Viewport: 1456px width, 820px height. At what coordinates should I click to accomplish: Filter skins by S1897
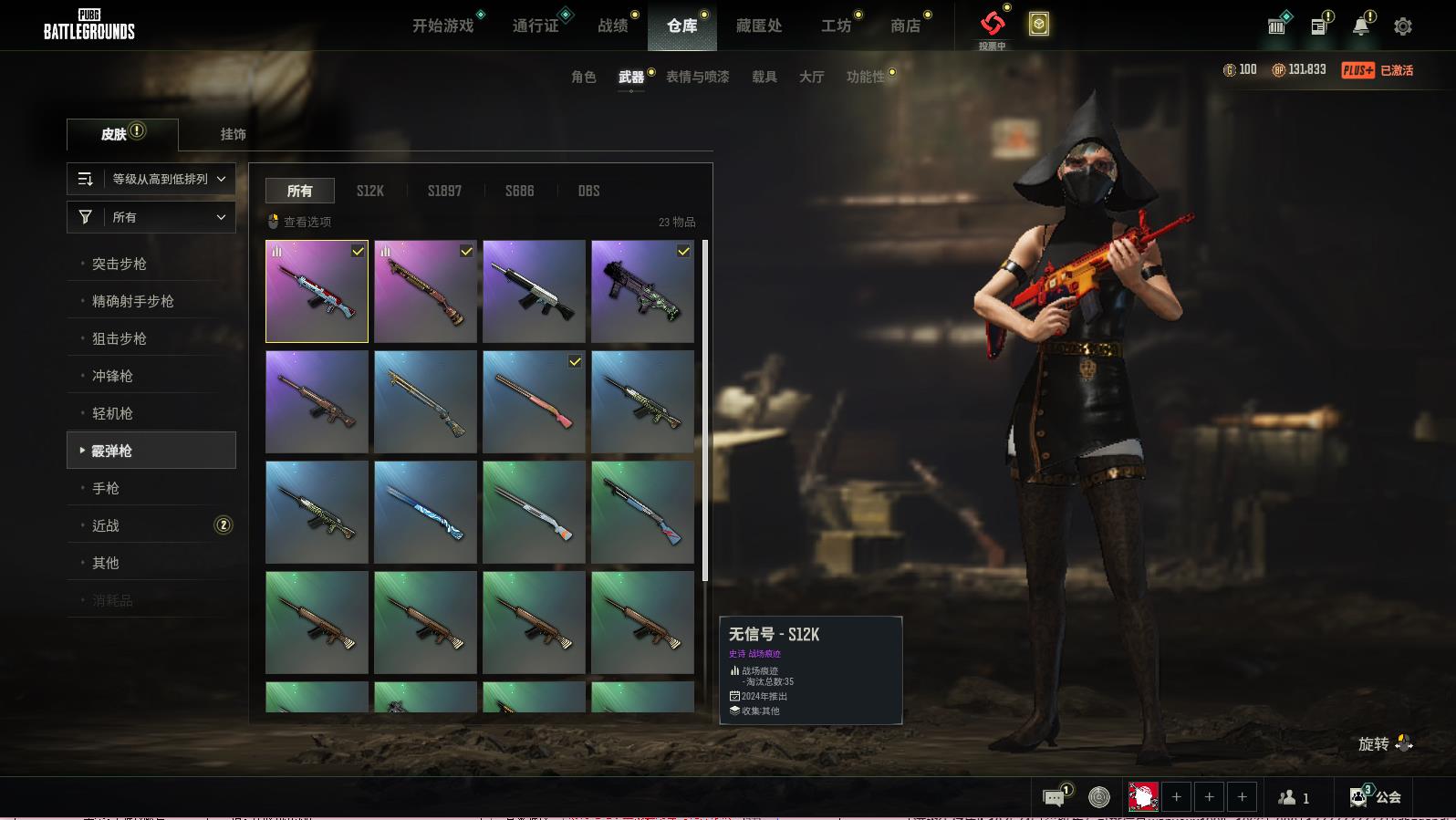point(444,191)
